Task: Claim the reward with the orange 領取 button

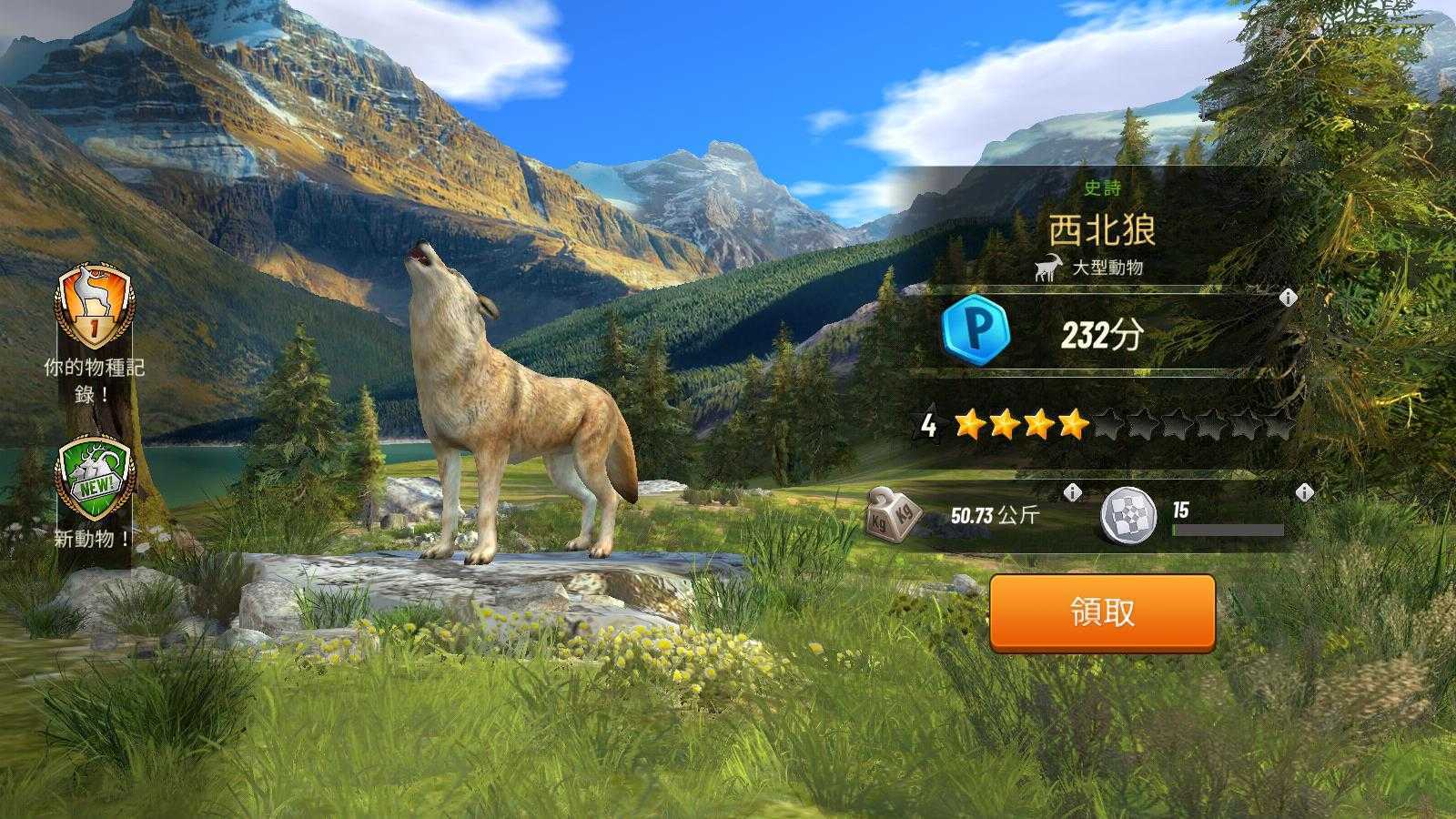Action: point(1102,612)
